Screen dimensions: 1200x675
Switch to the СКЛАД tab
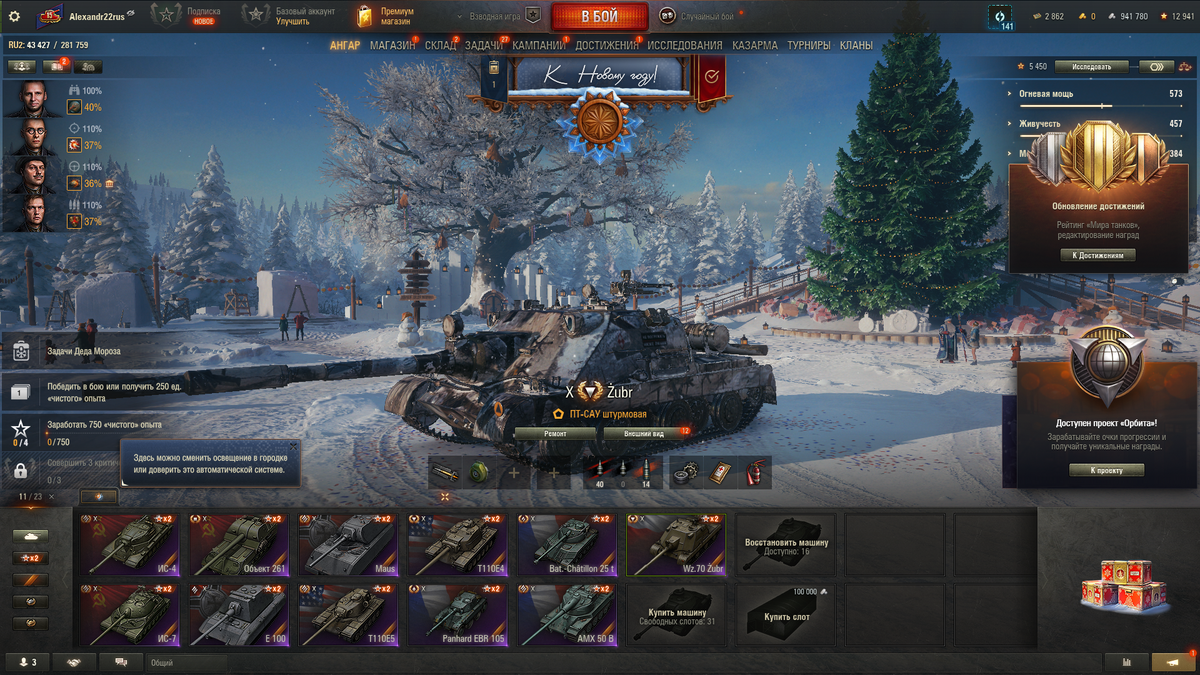tap(440, 45)
